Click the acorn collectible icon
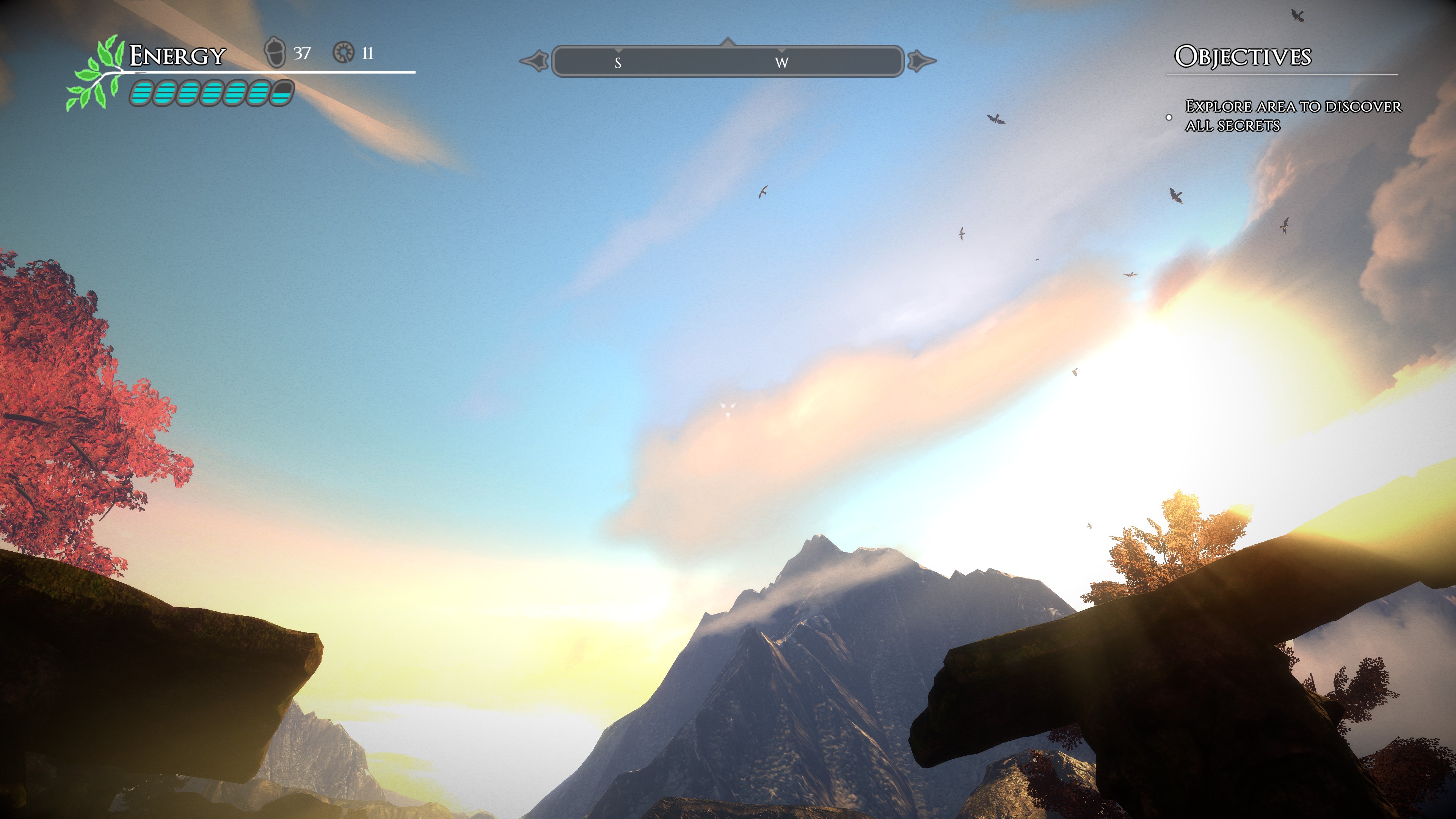The height and width of the screenshot is (819, 1456). coord(275,53)
